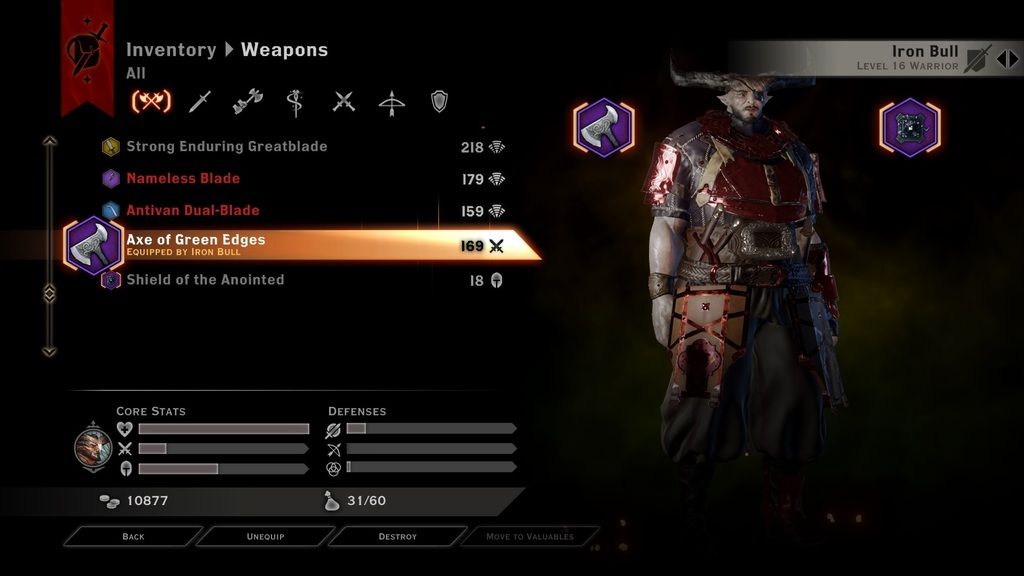Screen dimensions: 1024x576
Task: Show staves with the serpent staff filter
Action: 296,101
